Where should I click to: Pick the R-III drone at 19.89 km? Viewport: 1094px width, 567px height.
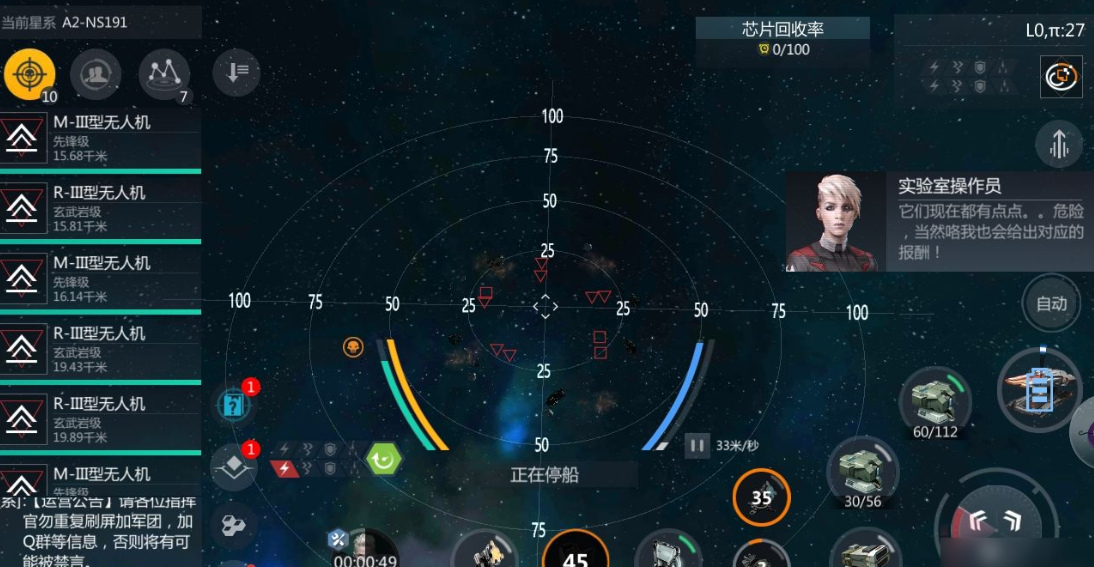[x=100, y=418]
